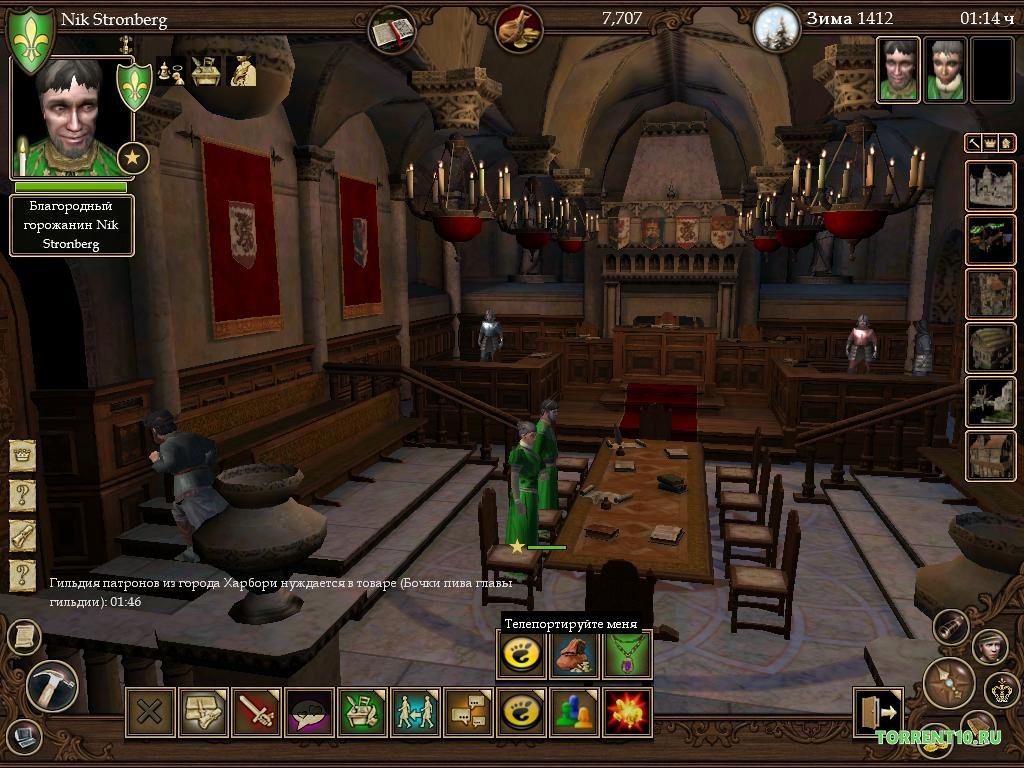Activate the crossed-out X action button

click(x=150, y=712)
